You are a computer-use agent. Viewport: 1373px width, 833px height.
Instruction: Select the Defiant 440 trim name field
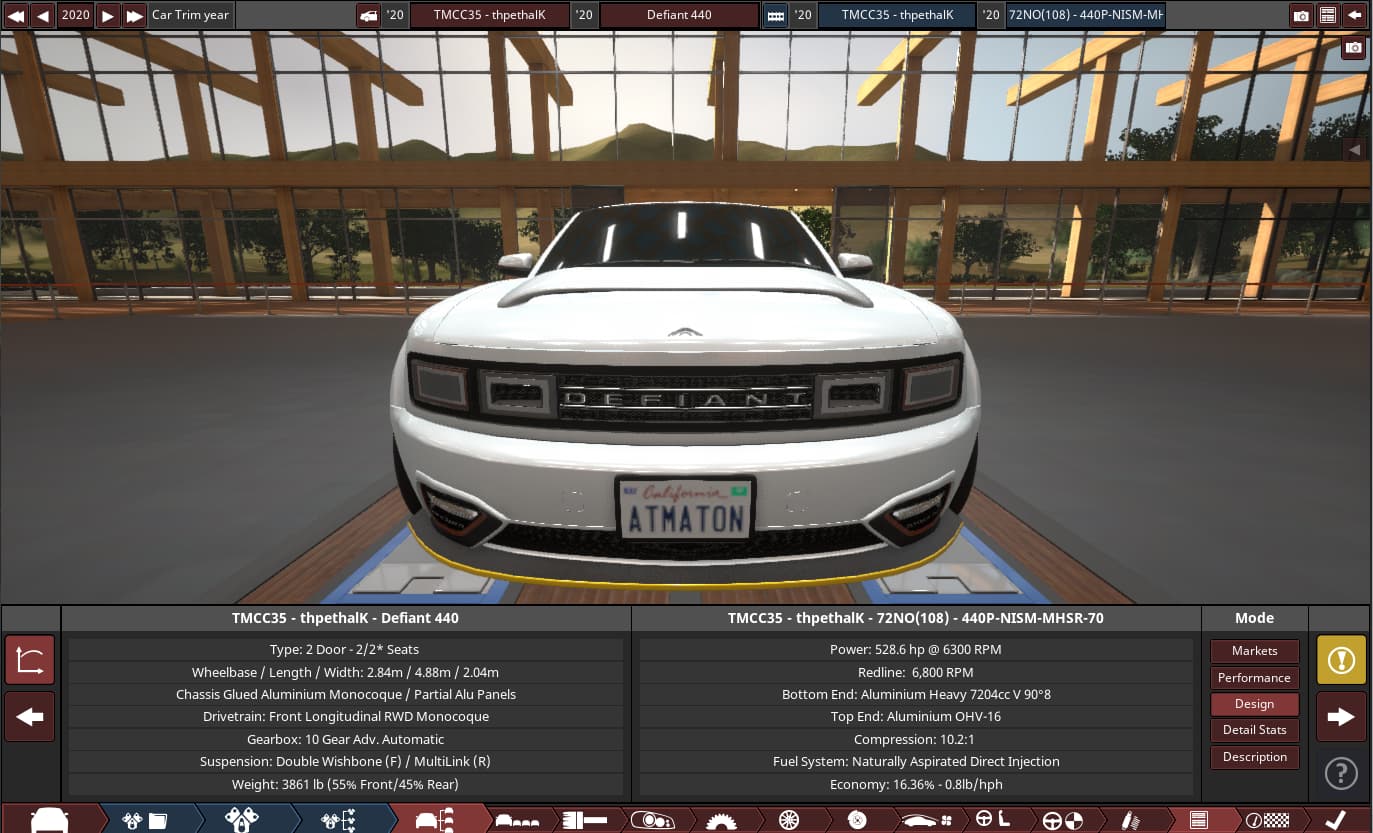click(679, 15)
